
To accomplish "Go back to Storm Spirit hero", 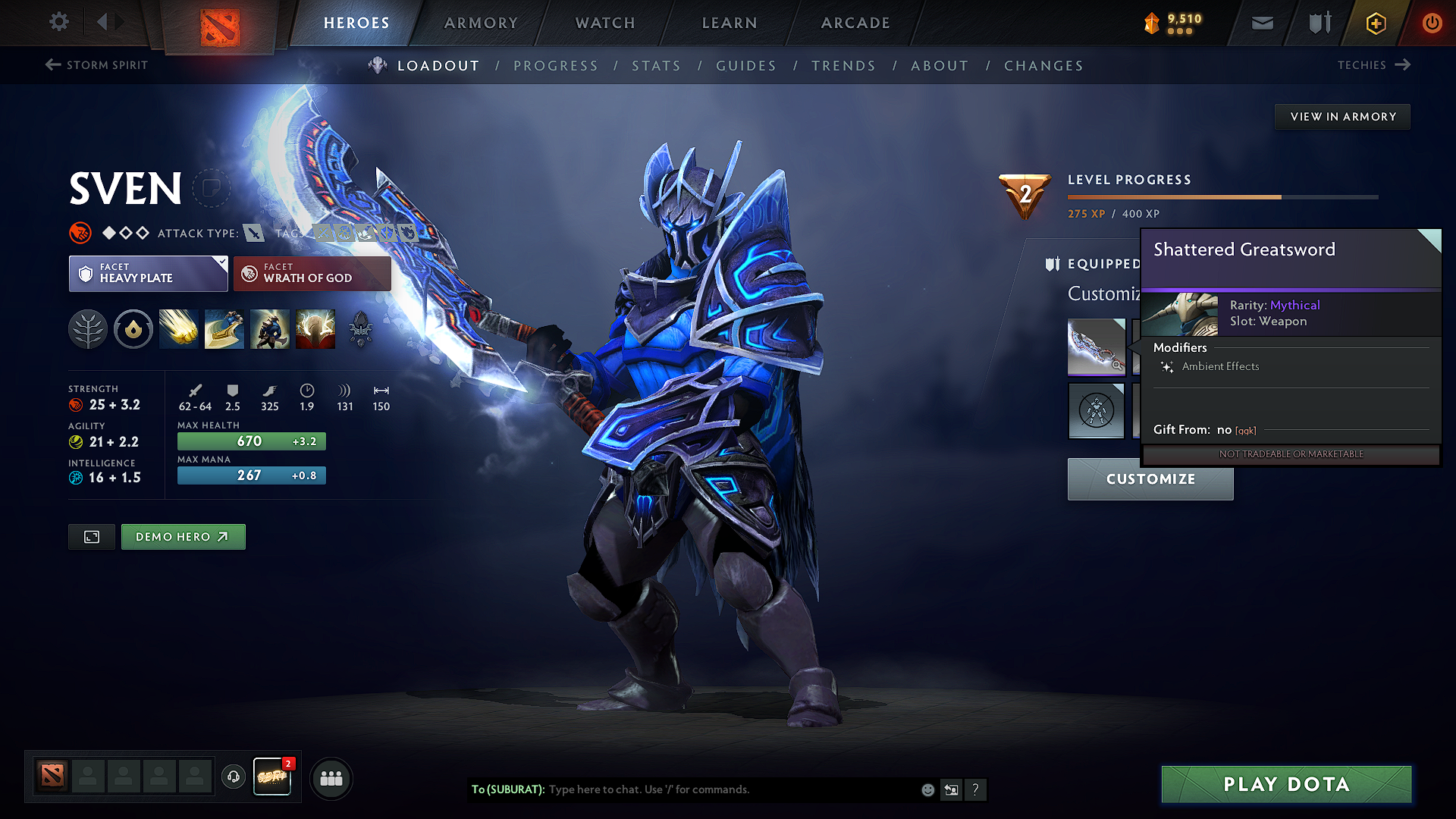I will (96, 64).
